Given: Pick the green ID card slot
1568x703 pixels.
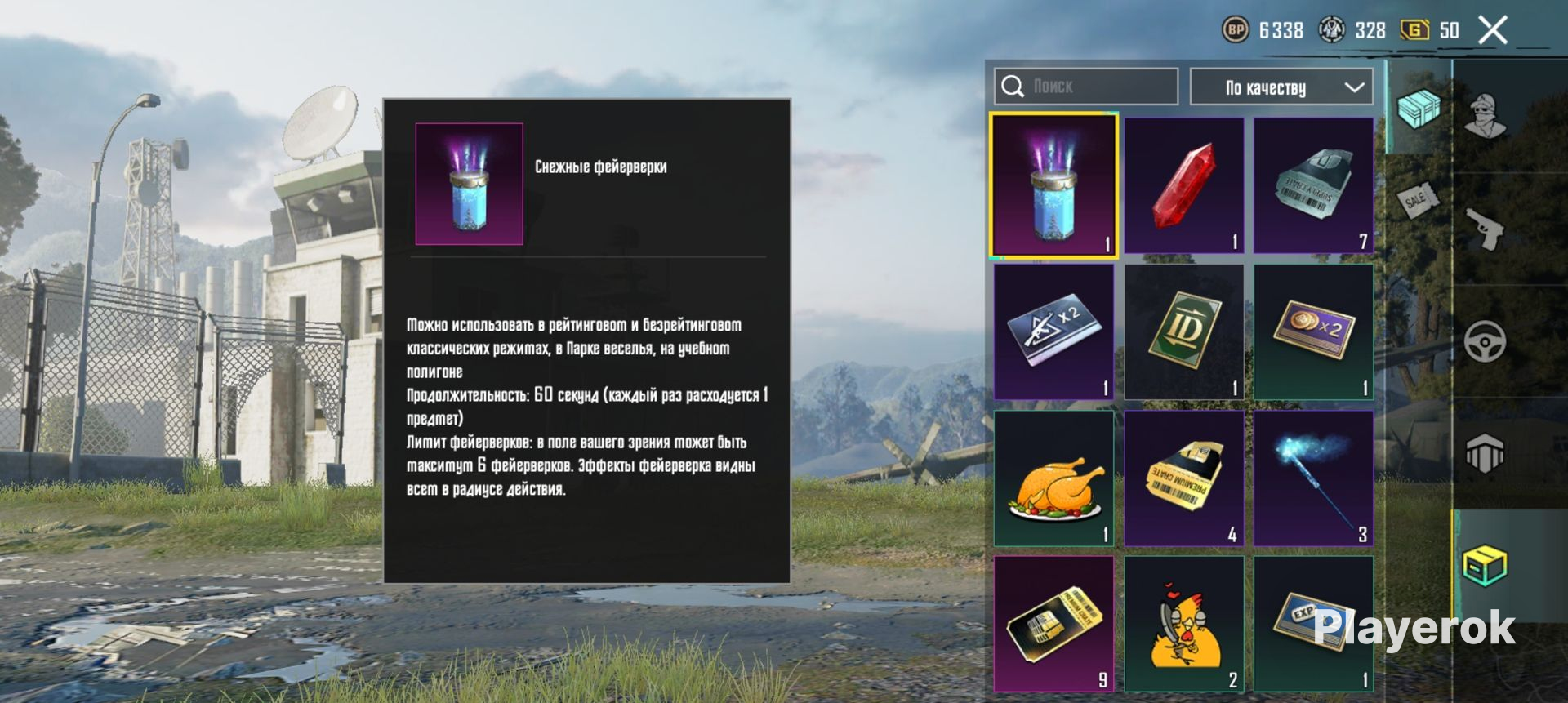Looking at the screenshot, I should (x=1184, y=331).
